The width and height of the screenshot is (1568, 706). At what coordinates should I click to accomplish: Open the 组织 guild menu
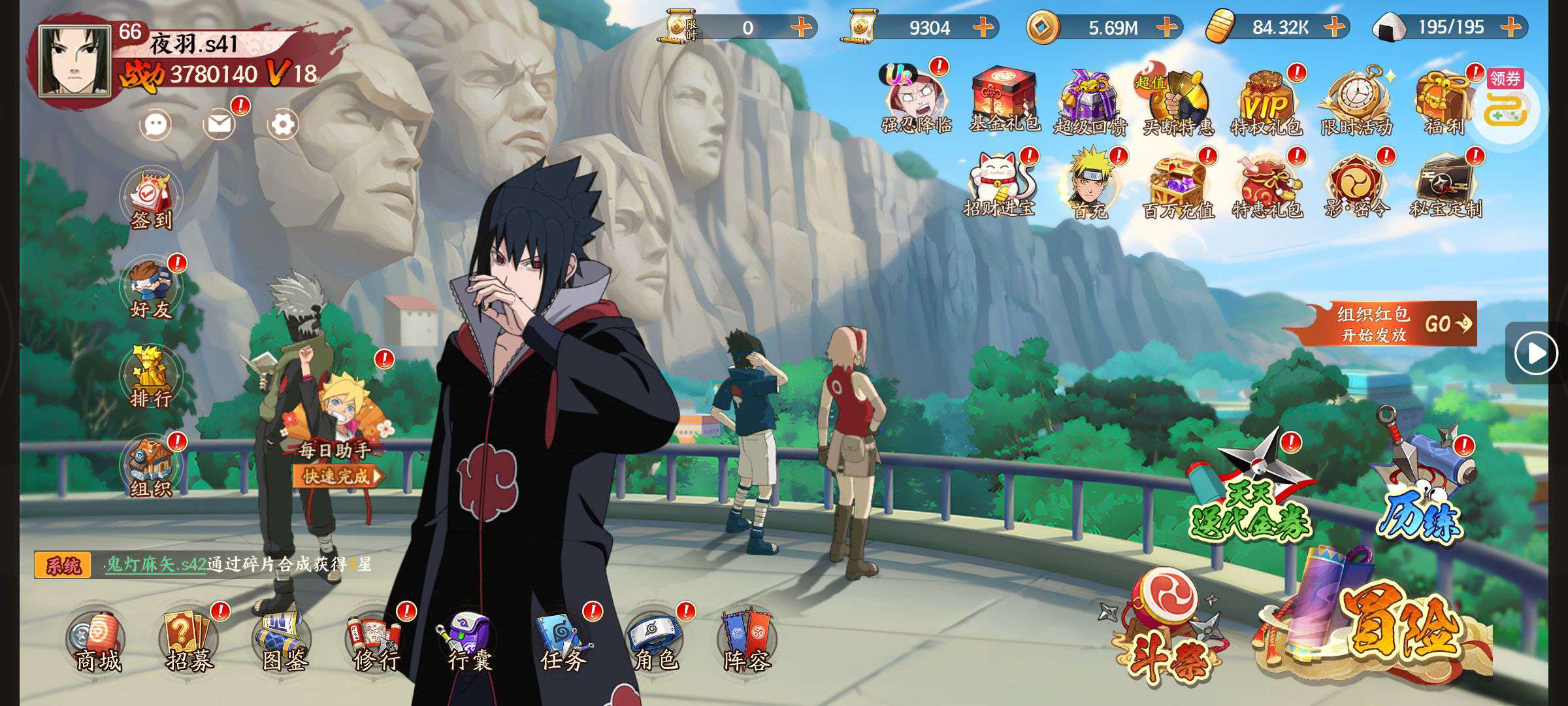[151, 467]
